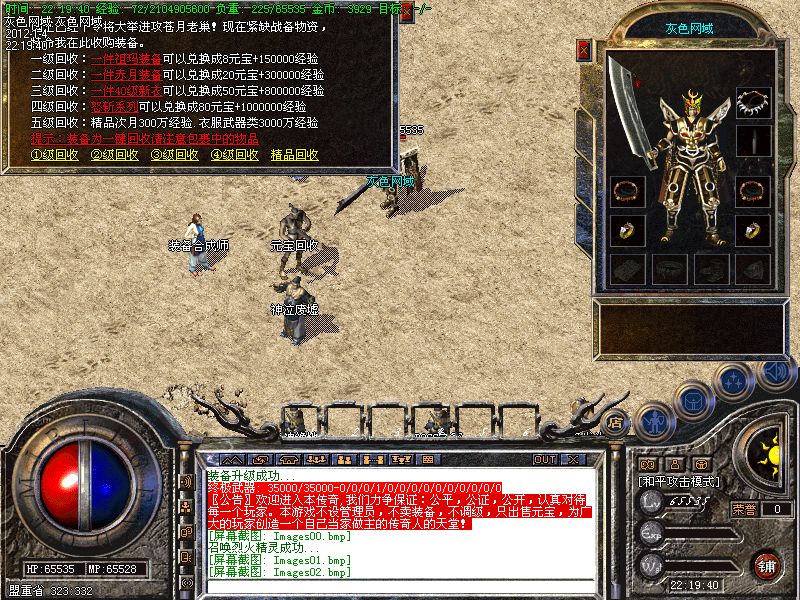Image resolution: width=800 pixels, height=600 pixels.
Task: Close the character equipment panel
Action: pyautogui.click(x=585, y=49)
